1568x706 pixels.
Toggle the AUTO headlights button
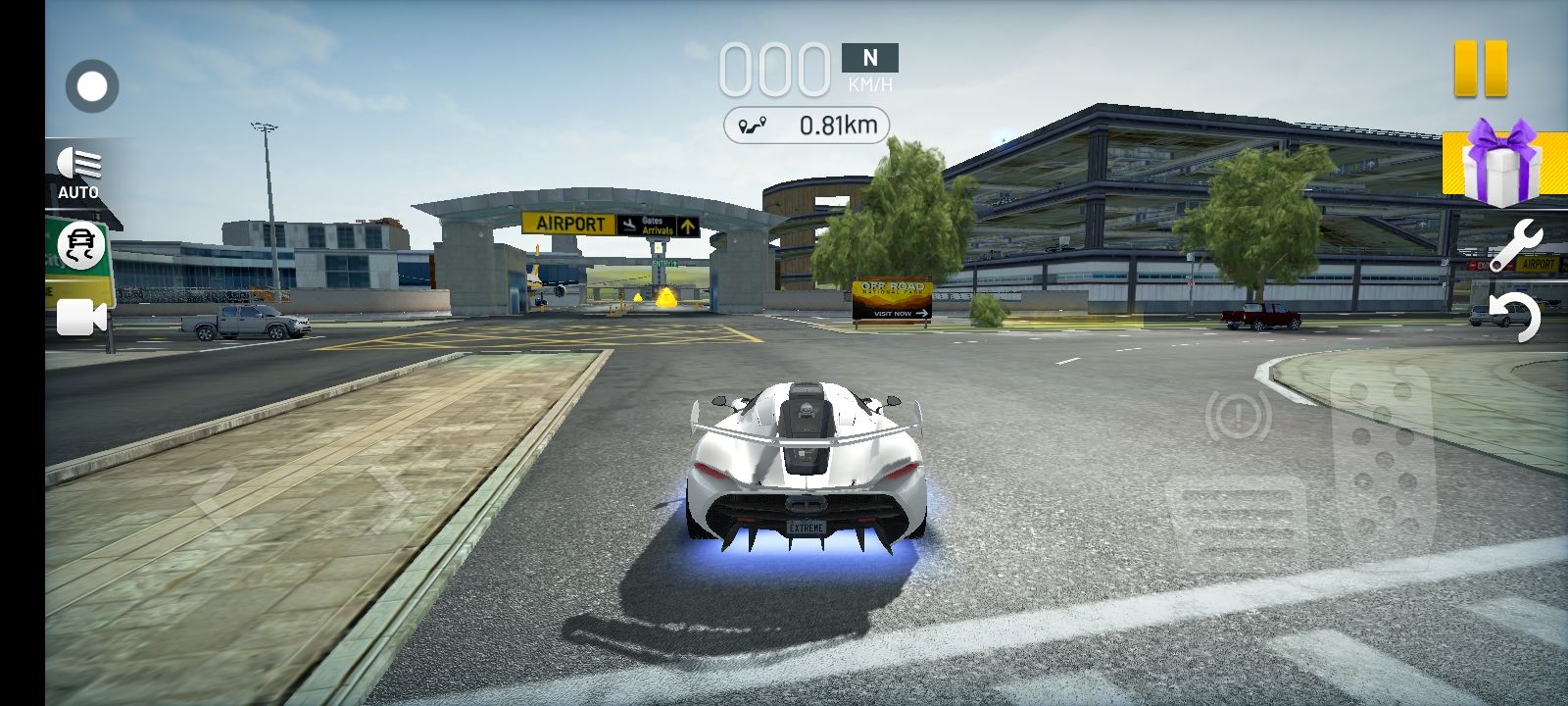(79, 173)
